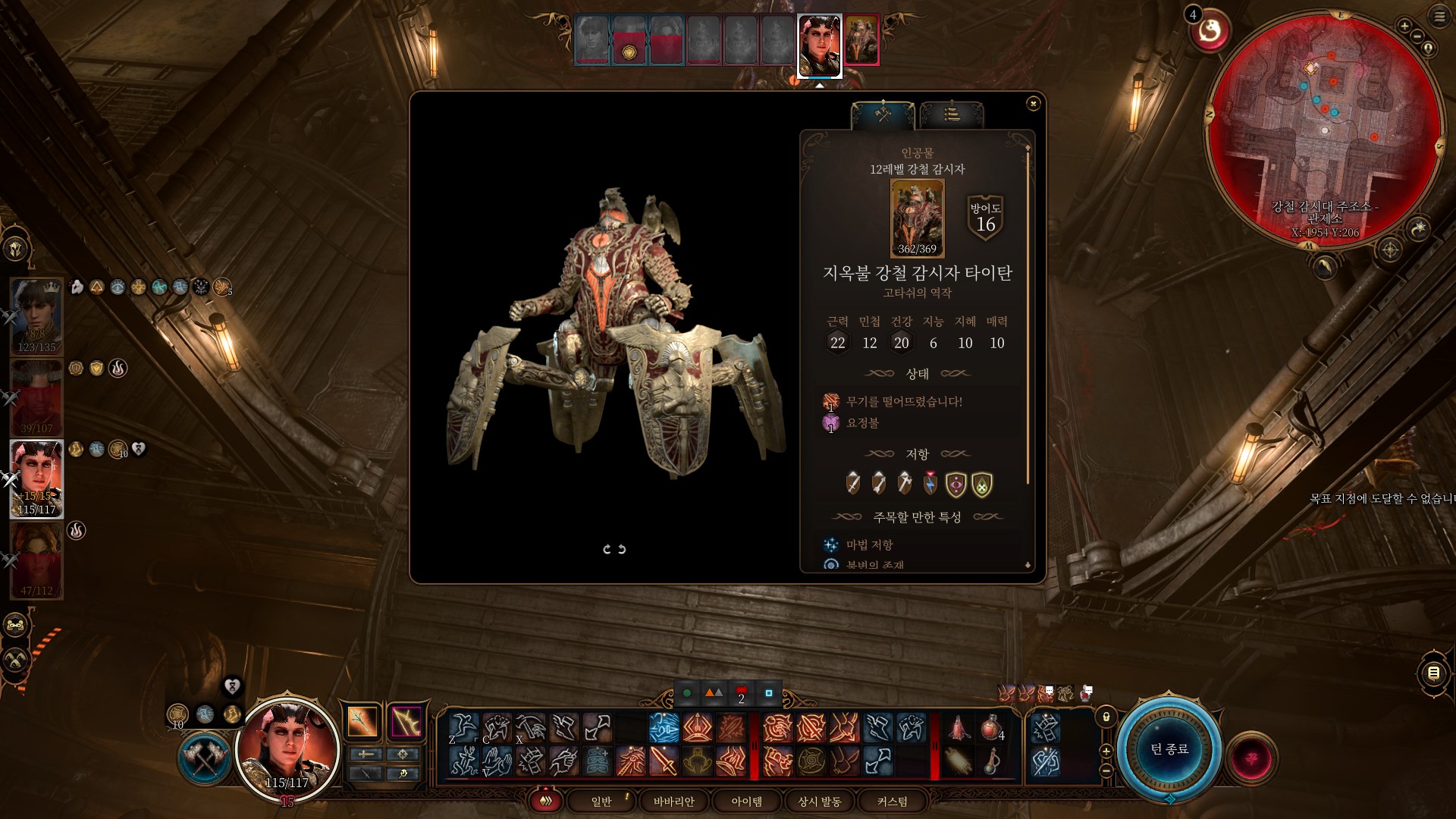Image resolution: width=1456 pixels, height=819 pixels.
Task: Select the 상시 발동 hotbar tab
Action: [x=819, y=802]
